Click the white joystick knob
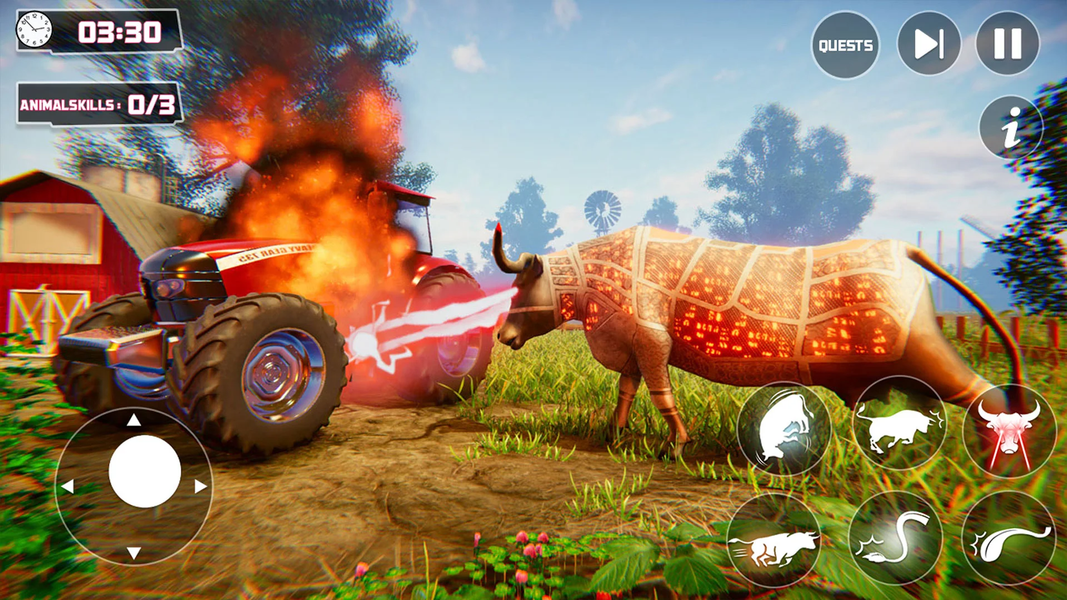Image resolution: width=1067 pixels, height=600 pixels. (145, 471)
